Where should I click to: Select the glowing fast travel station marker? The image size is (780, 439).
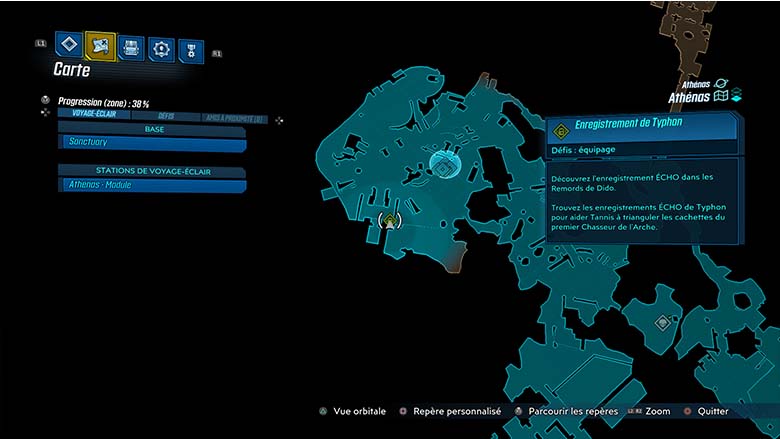point(443,165)
